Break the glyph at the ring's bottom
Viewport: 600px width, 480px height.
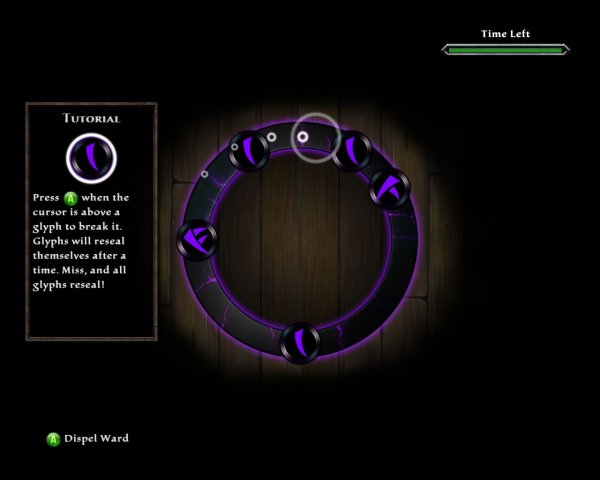tap(300, 343)
